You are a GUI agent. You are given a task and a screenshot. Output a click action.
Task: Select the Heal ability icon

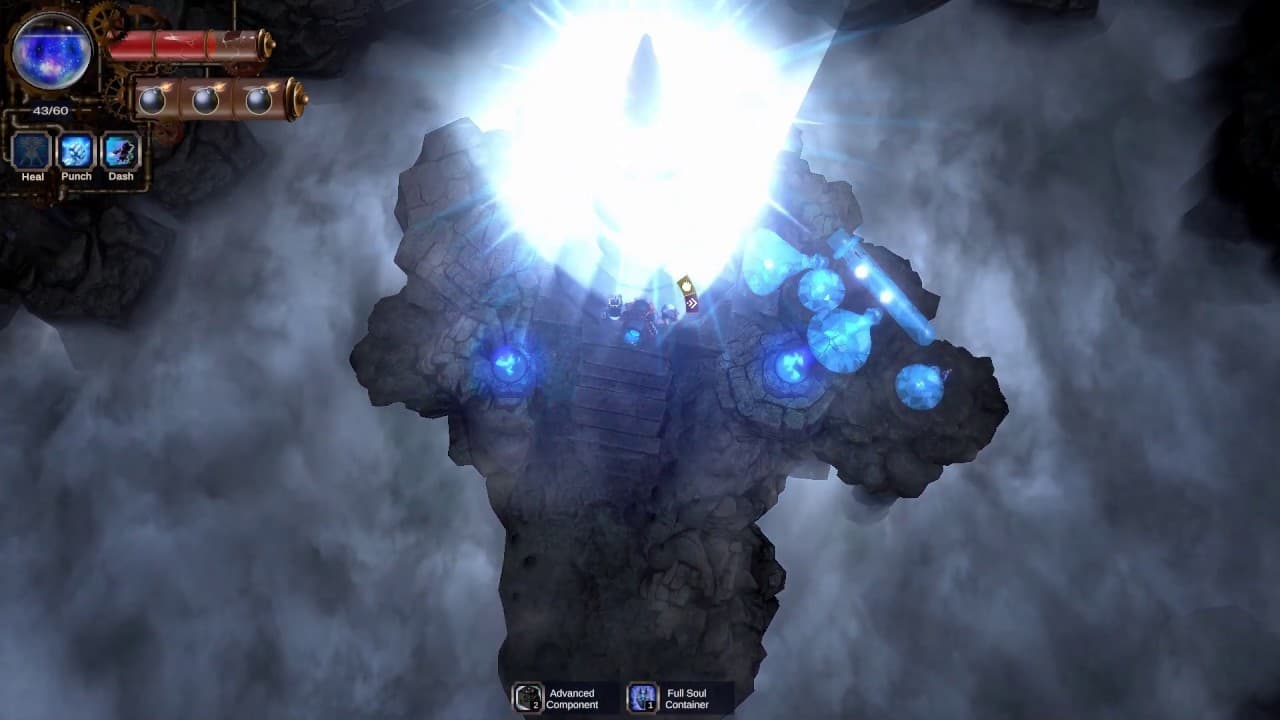pos(30,152)
